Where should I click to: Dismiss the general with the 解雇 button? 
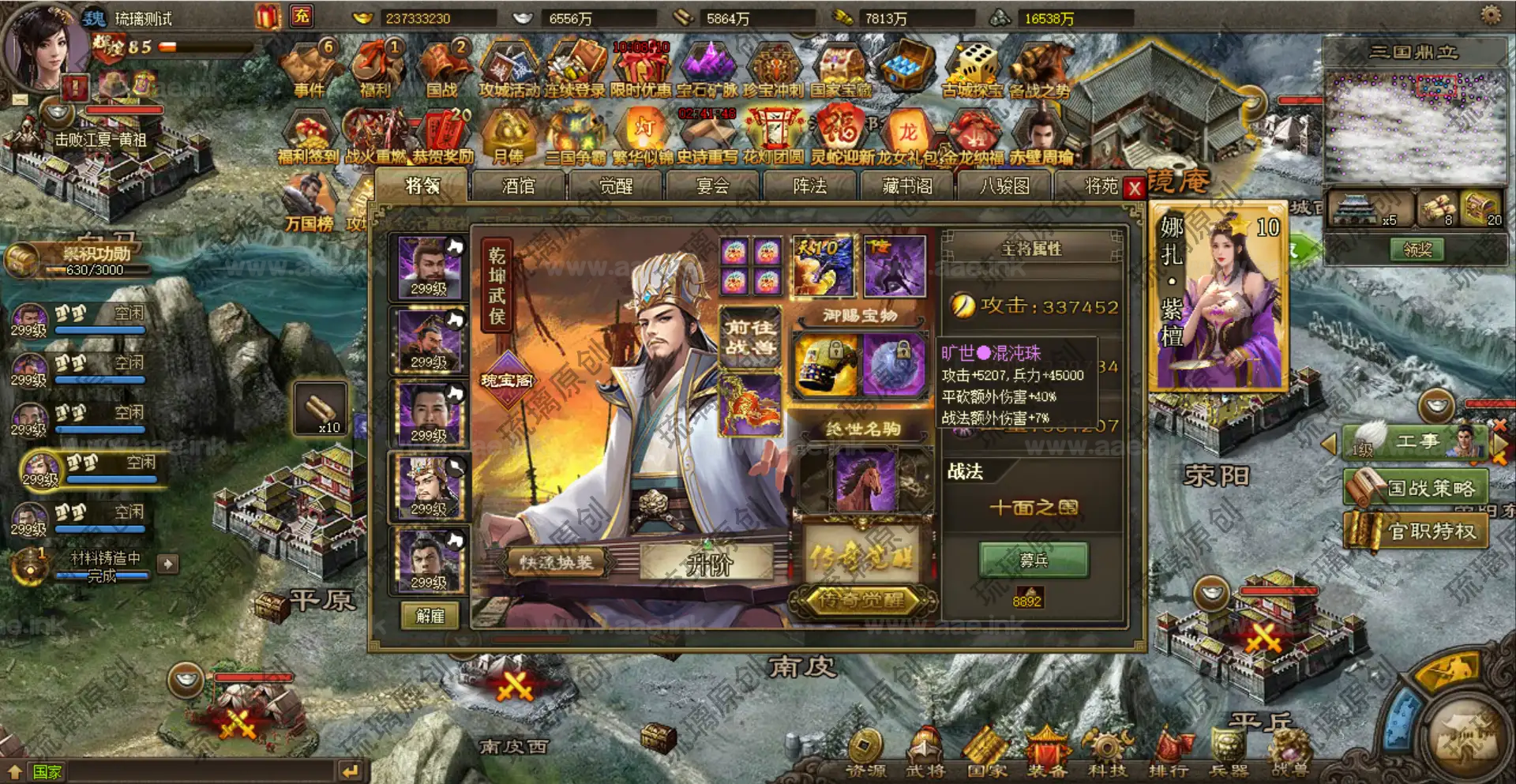coord(430,616)
